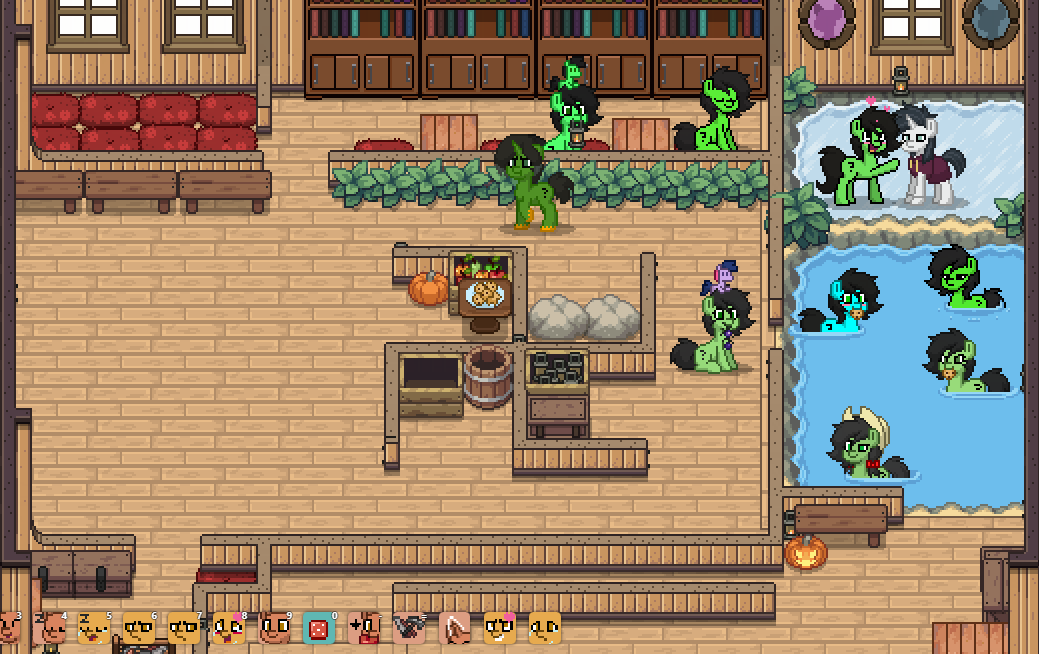Activate the blushing happy-tears emote in slot 8
The height and width of the screenshot is (654, 1039).
229,628
